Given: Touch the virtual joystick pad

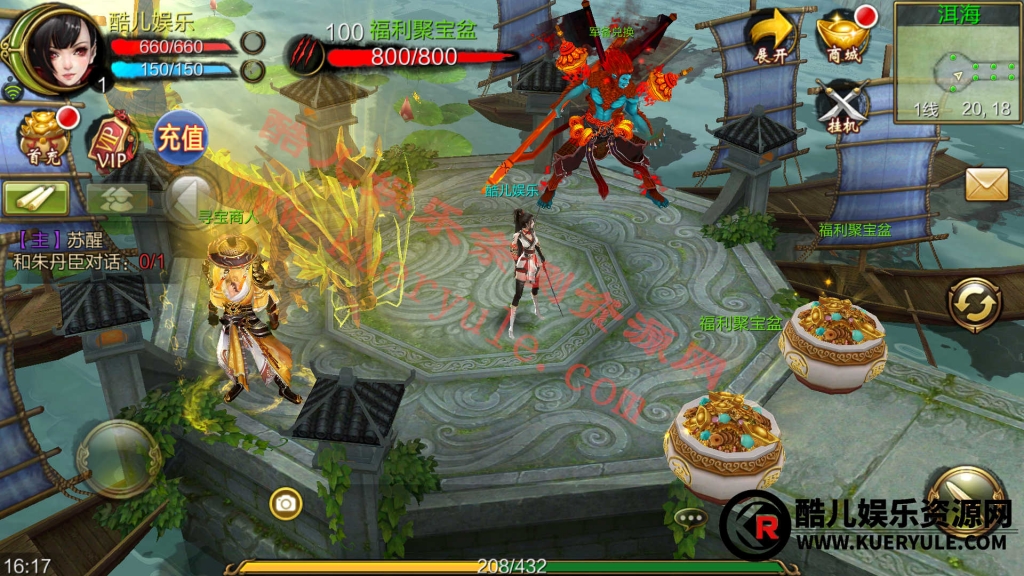Looking at the screenshot, I should point(118,459).
